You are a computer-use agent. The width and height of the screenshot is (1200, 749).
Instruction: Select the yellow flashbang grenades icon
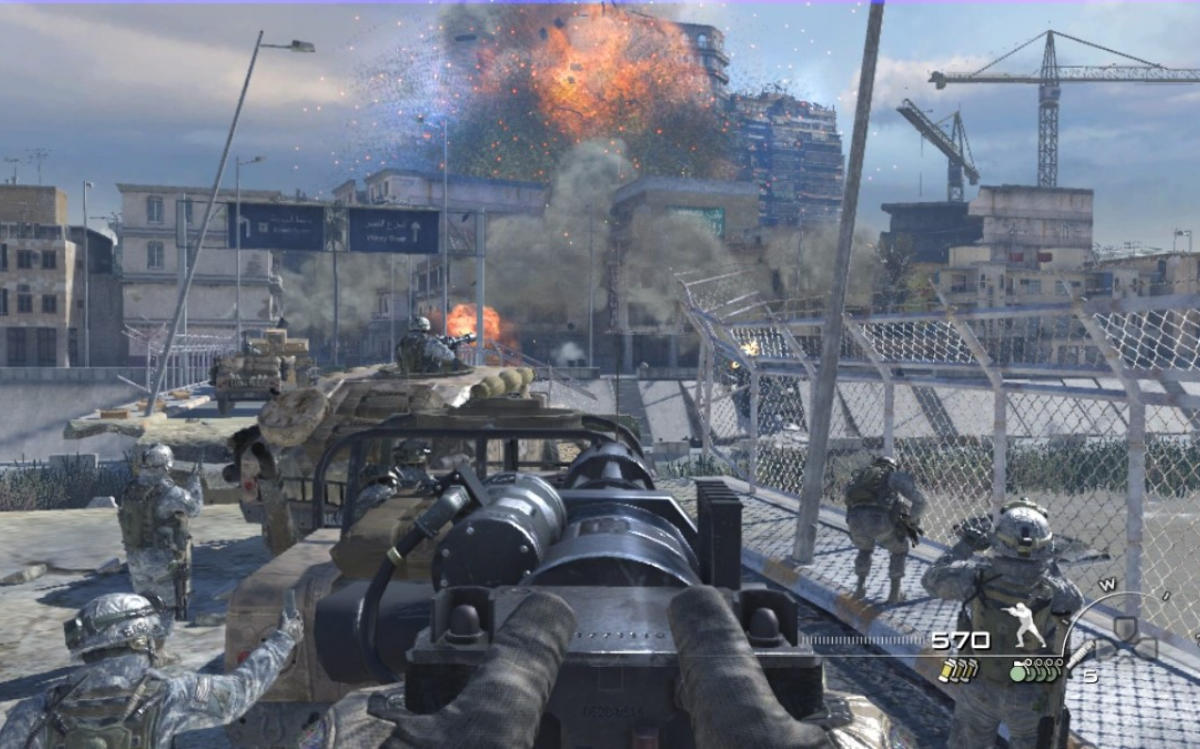957,671
